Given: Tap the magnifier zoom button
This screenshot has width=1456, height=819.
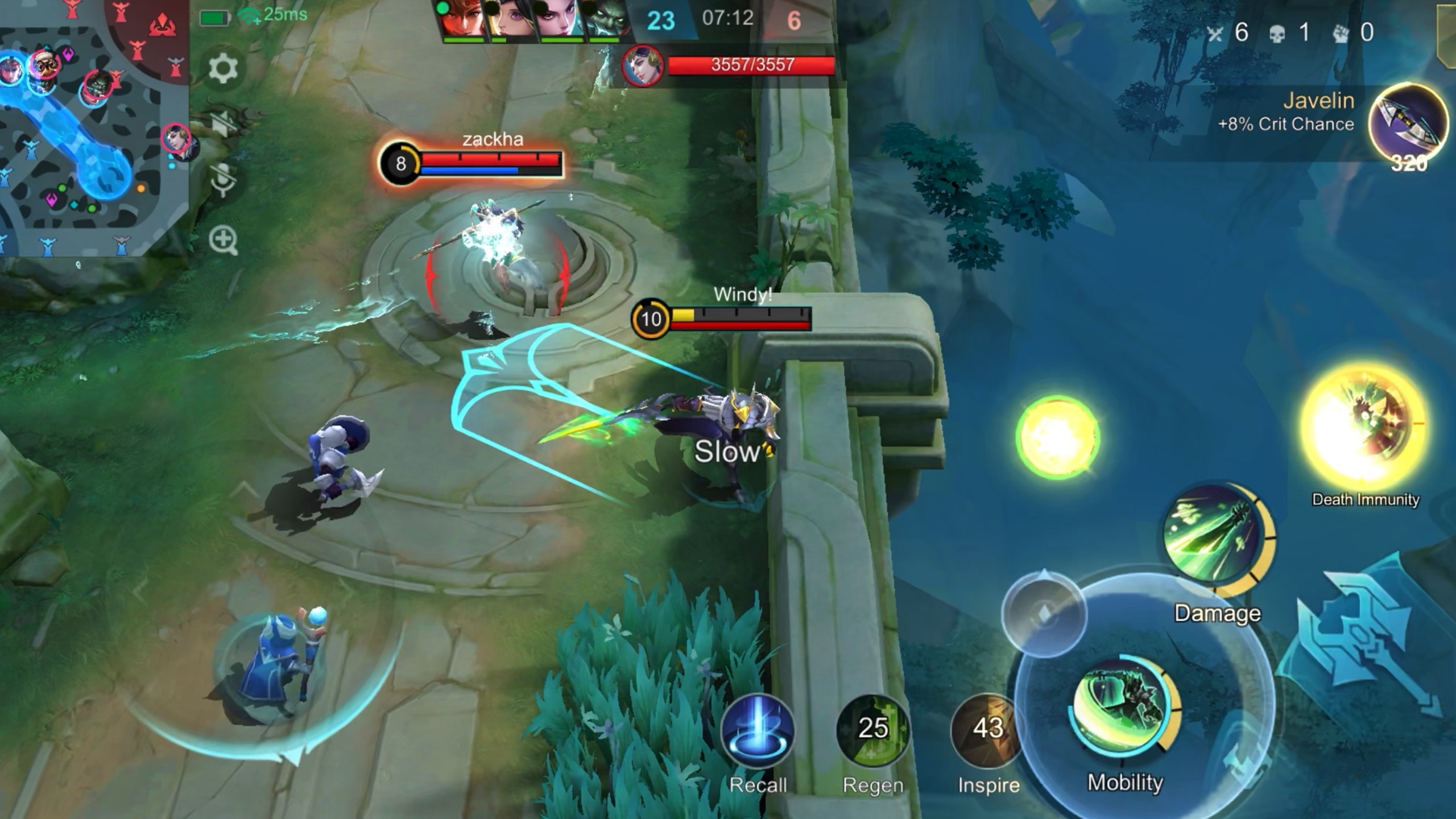Looking at the screenshot, I should [223, 240].
